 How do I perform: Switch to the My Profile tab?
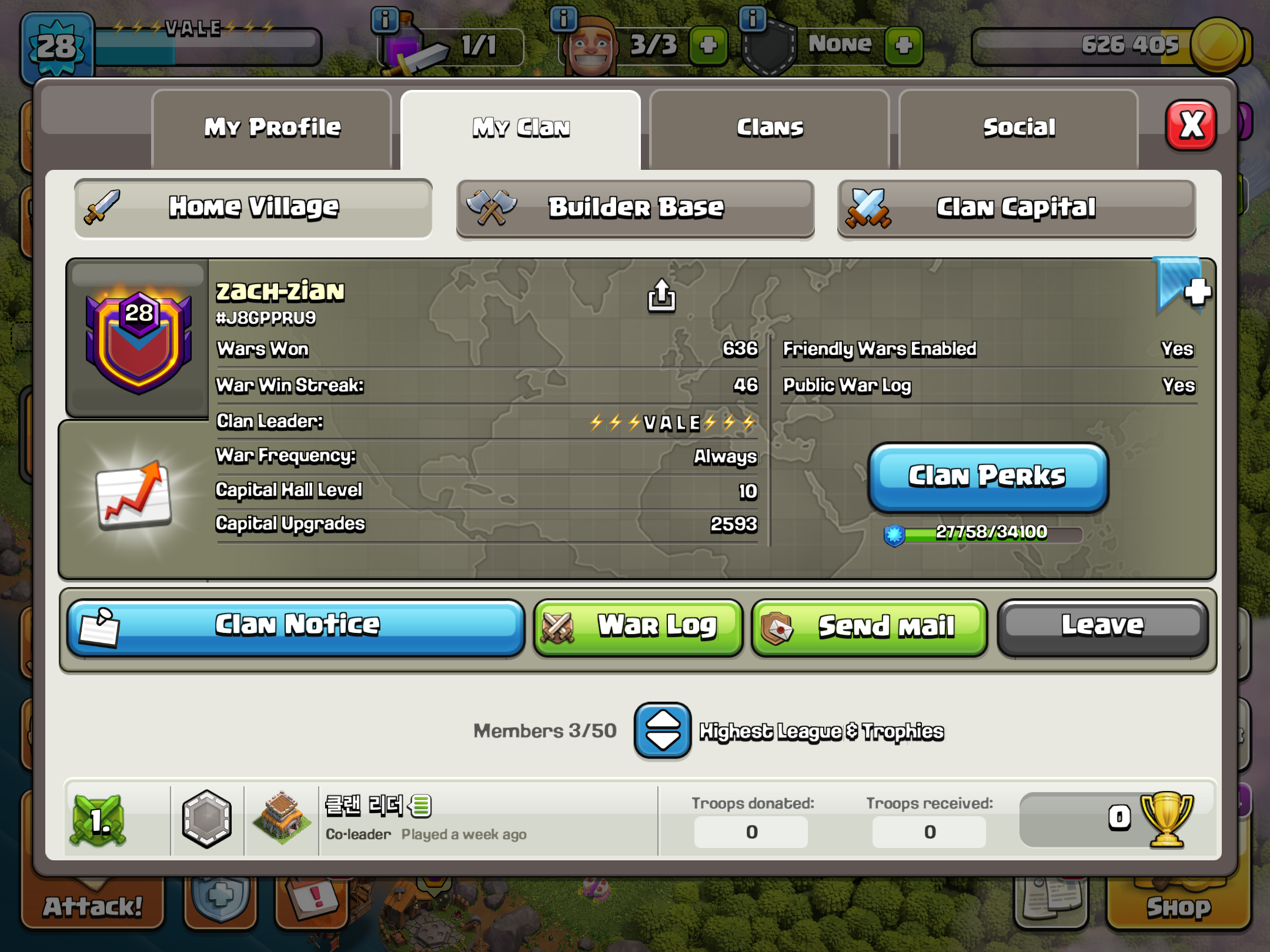[x=272, y=128]
